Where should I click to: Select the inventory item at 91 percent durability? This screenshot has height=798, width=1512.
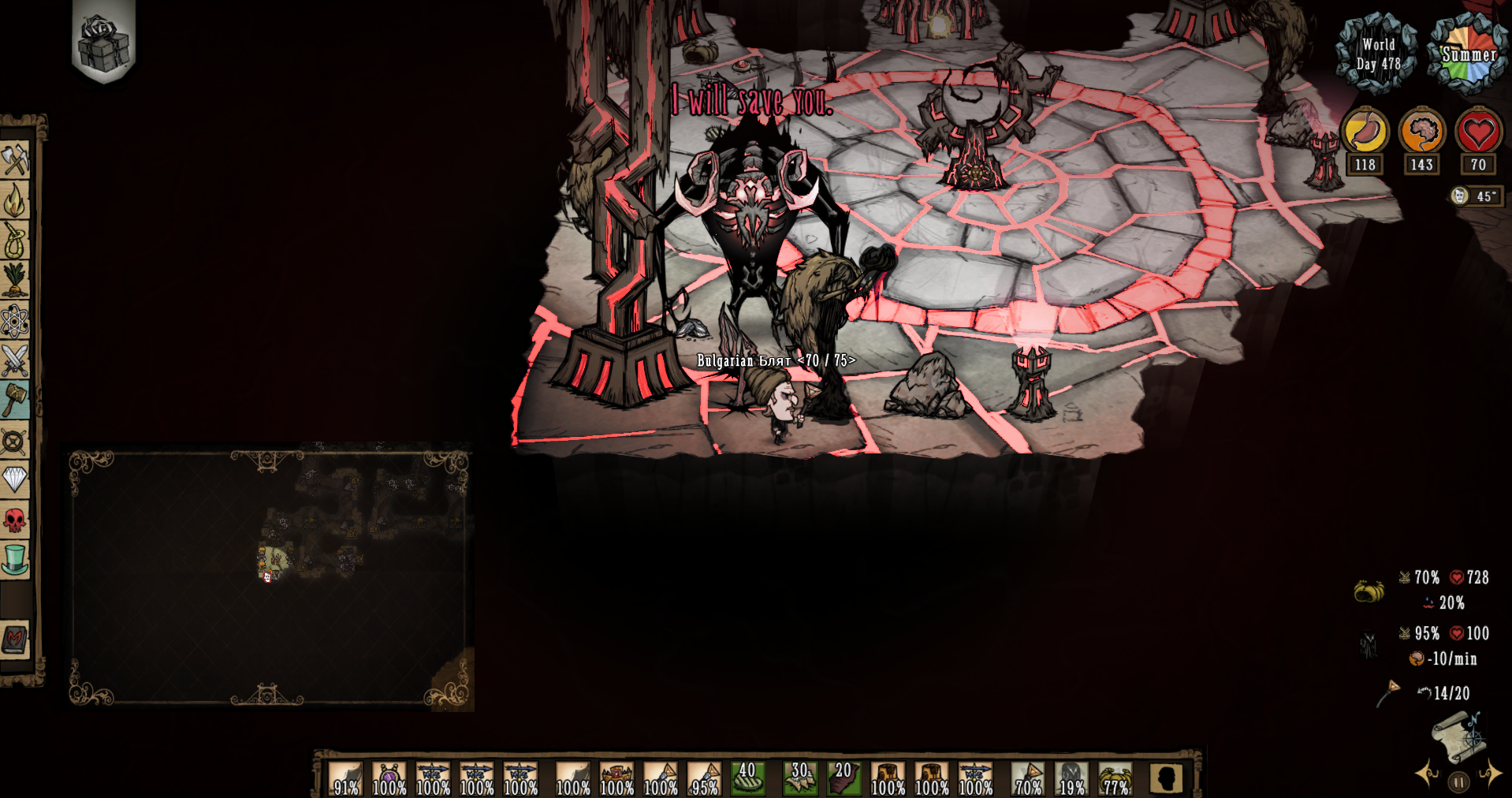point(344,777)
